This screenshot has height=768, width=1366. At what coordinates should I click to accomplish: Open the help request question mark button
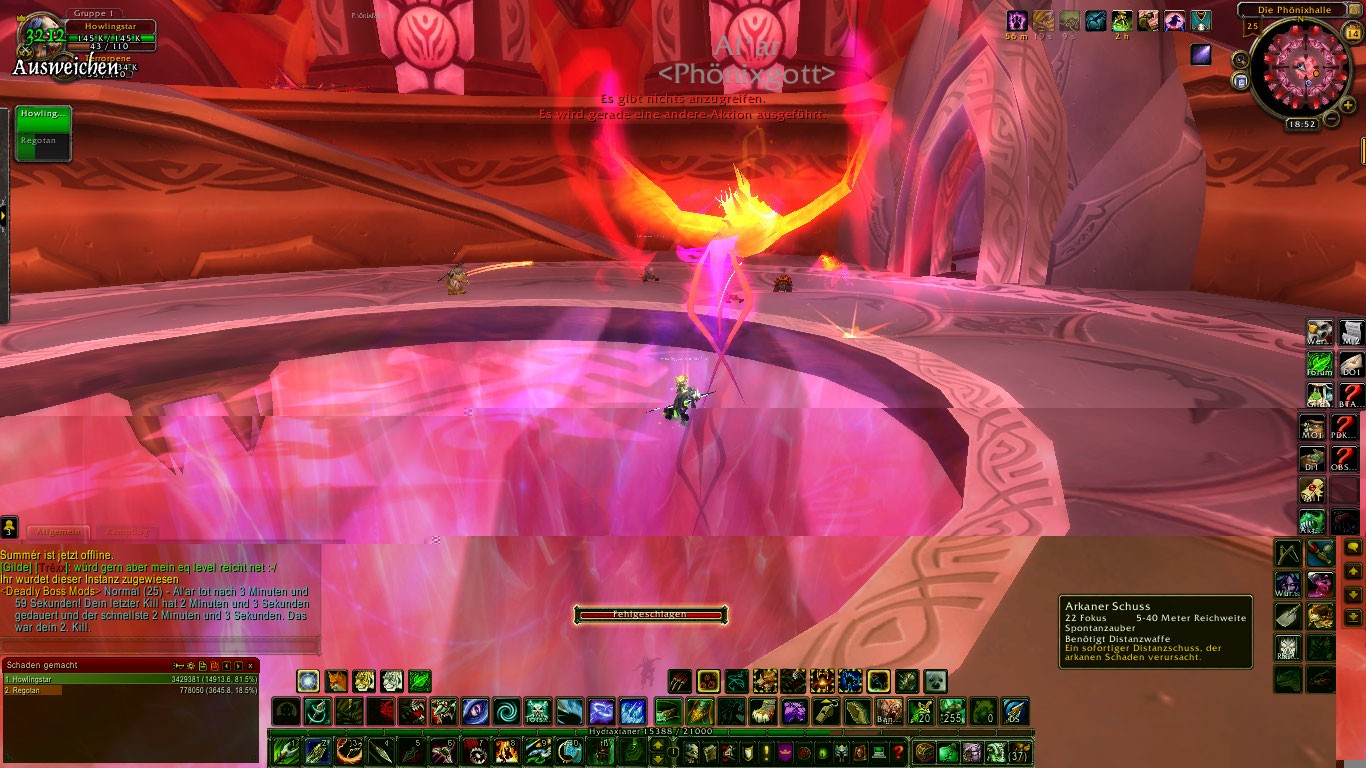point(898,752)
